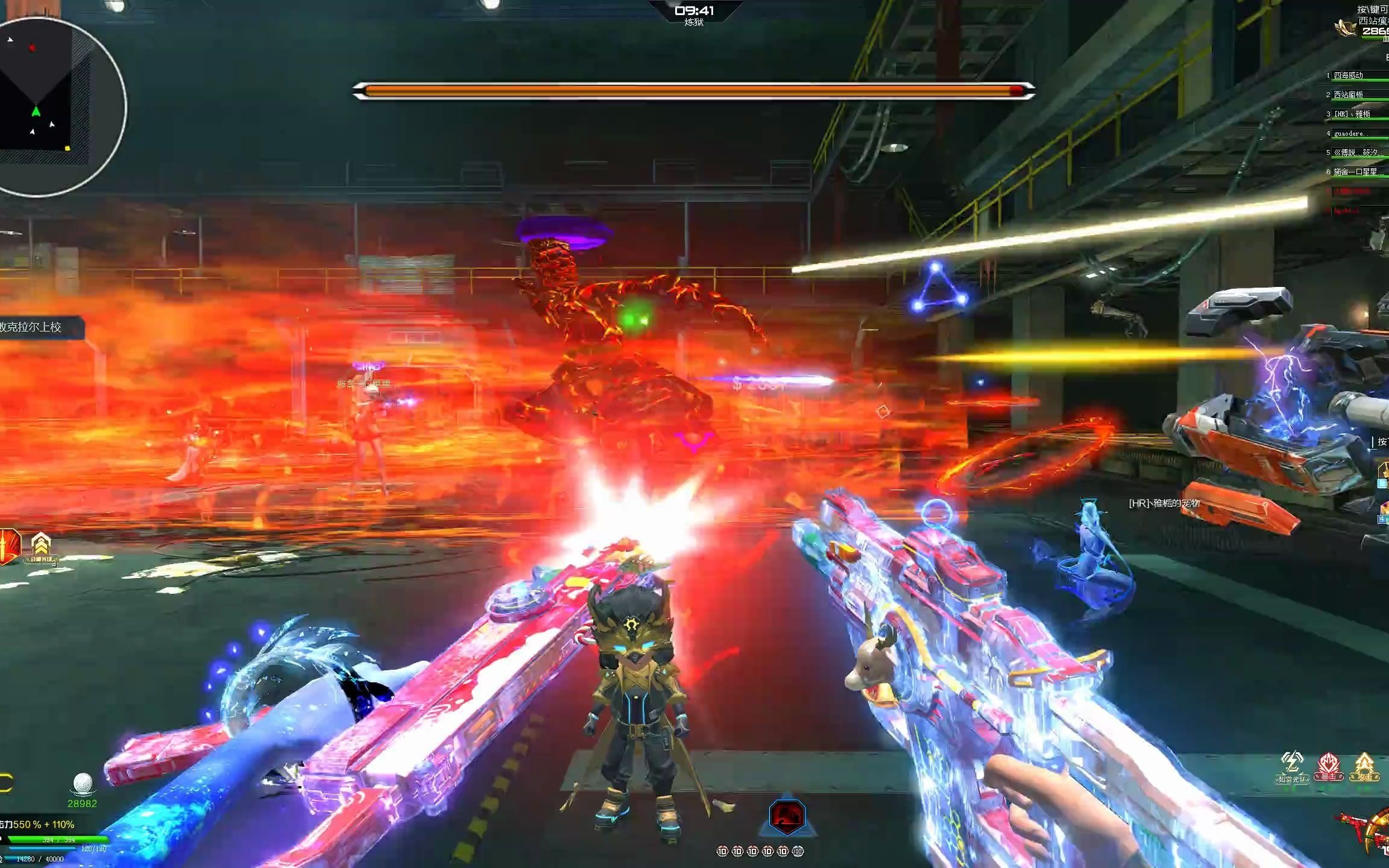Click the gold winged rank emblem
This screenshot has height=868, width=1389.
(x=1344, y=27)
